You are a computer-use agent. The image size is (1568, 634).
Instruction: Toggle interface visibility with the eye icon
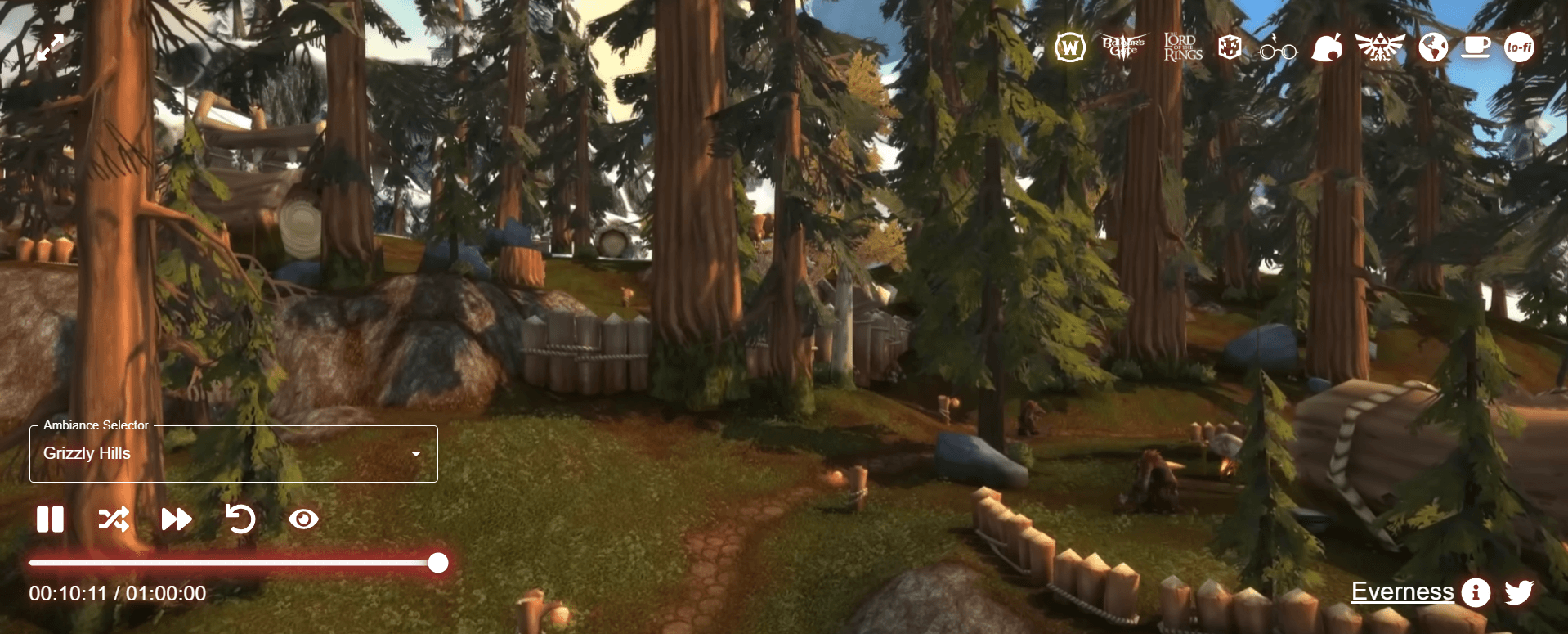(303, 519)
